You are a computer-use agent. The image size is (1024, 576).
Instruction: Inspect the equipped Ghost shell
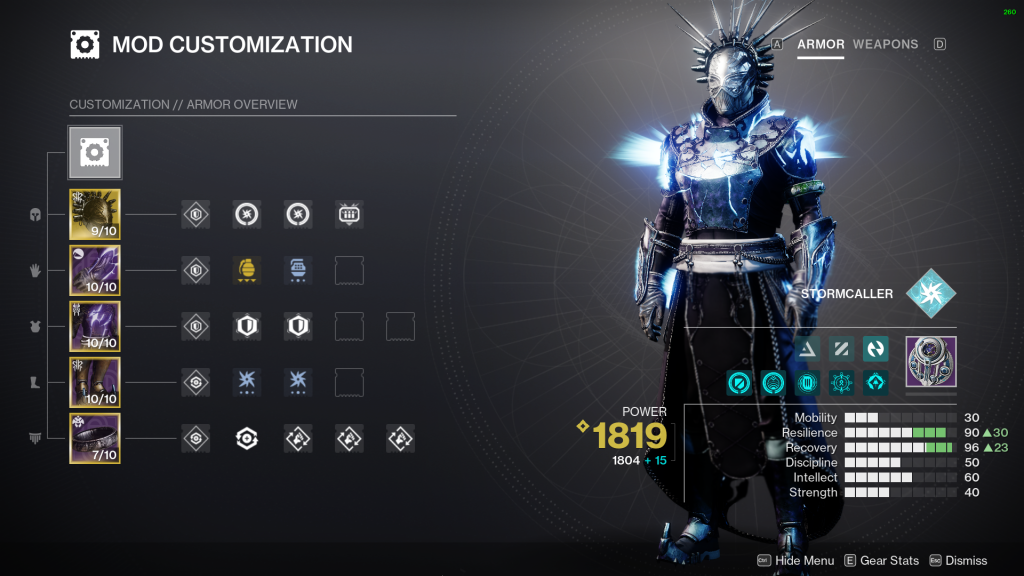(930, 361)
